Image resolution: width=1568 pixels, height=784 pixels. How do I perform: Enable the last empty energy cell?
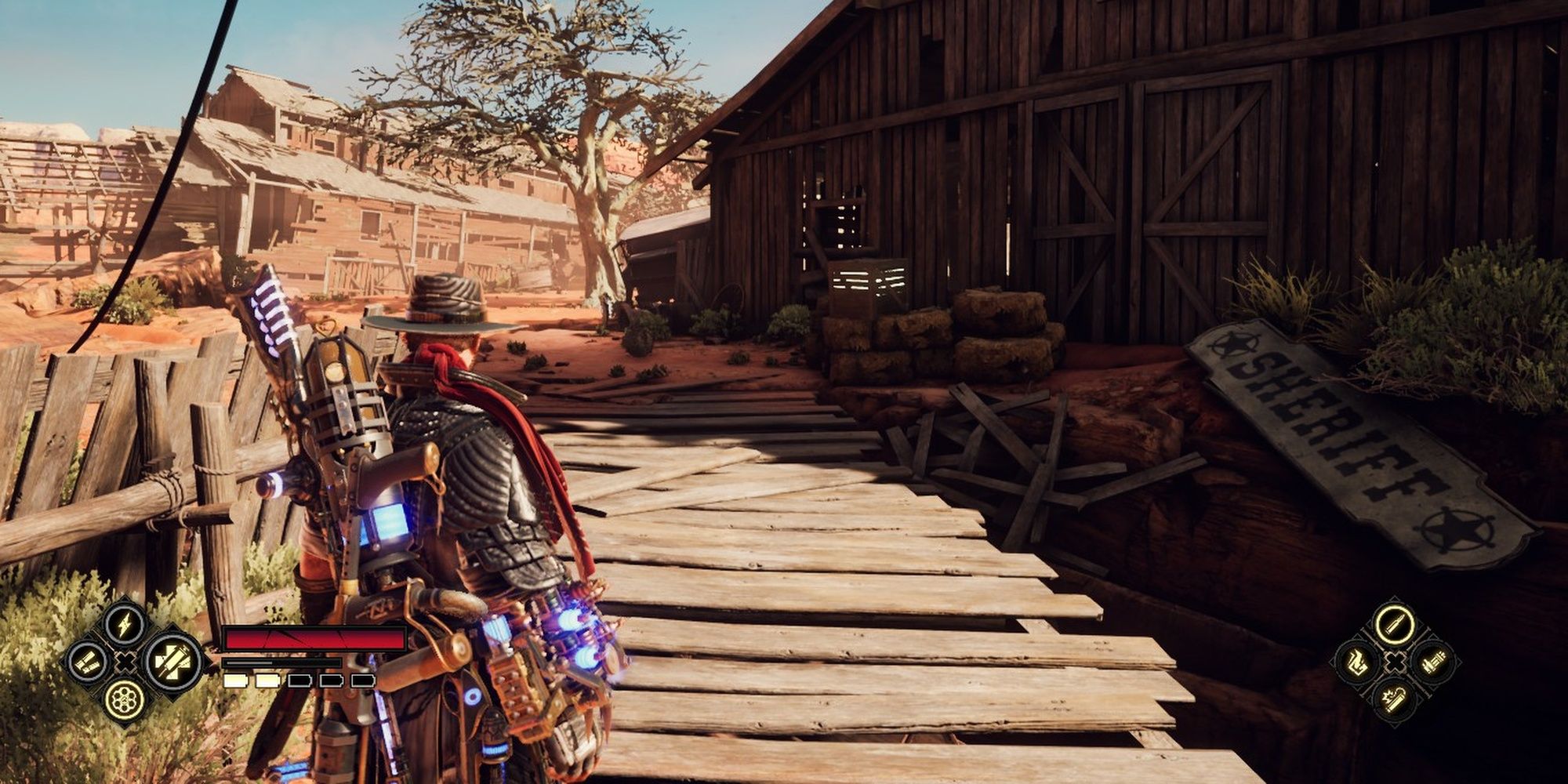pos(362,679)
